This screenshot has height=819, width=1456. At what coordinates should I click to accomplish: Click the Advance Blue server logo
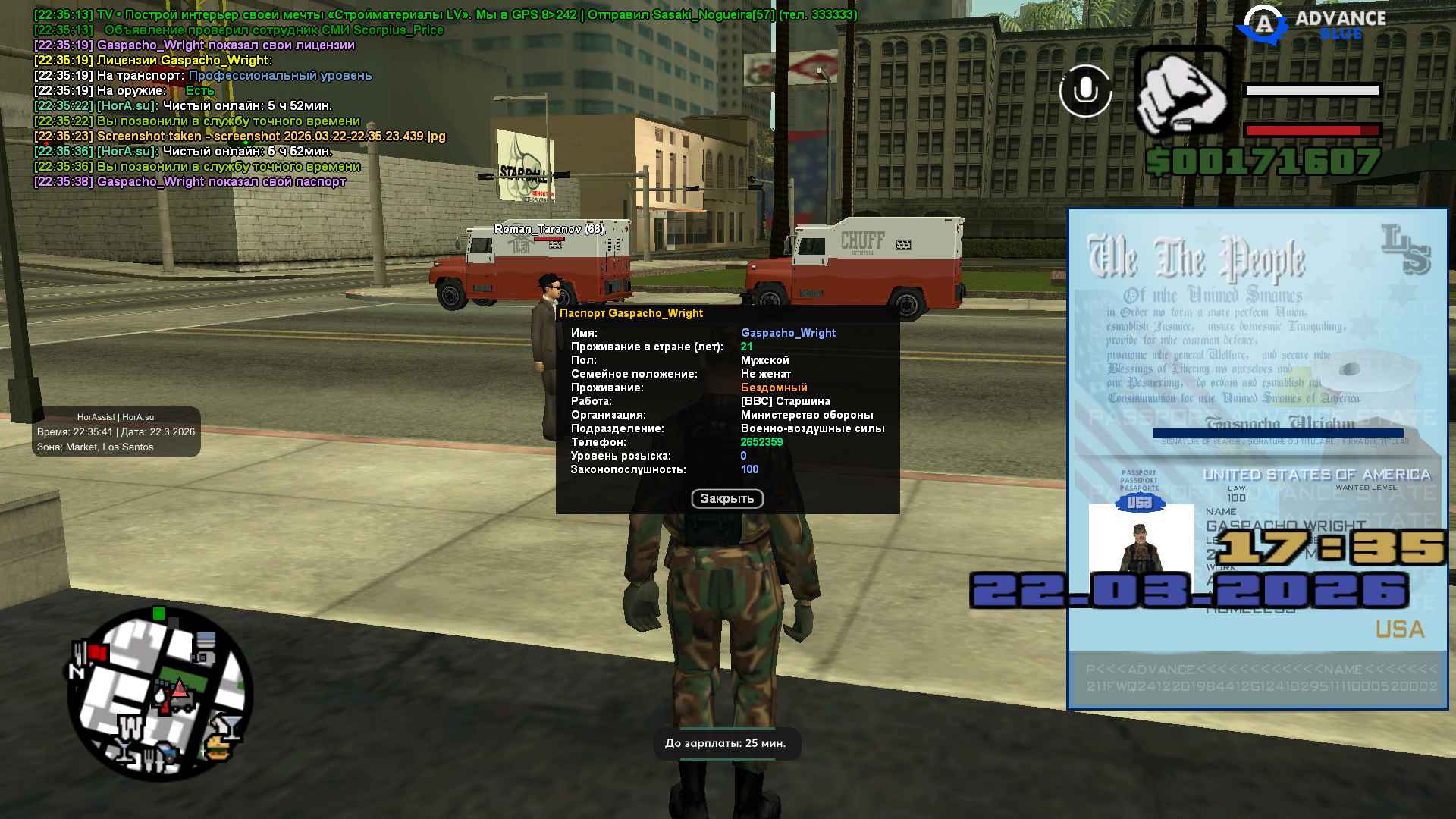tap(1312, 24)
